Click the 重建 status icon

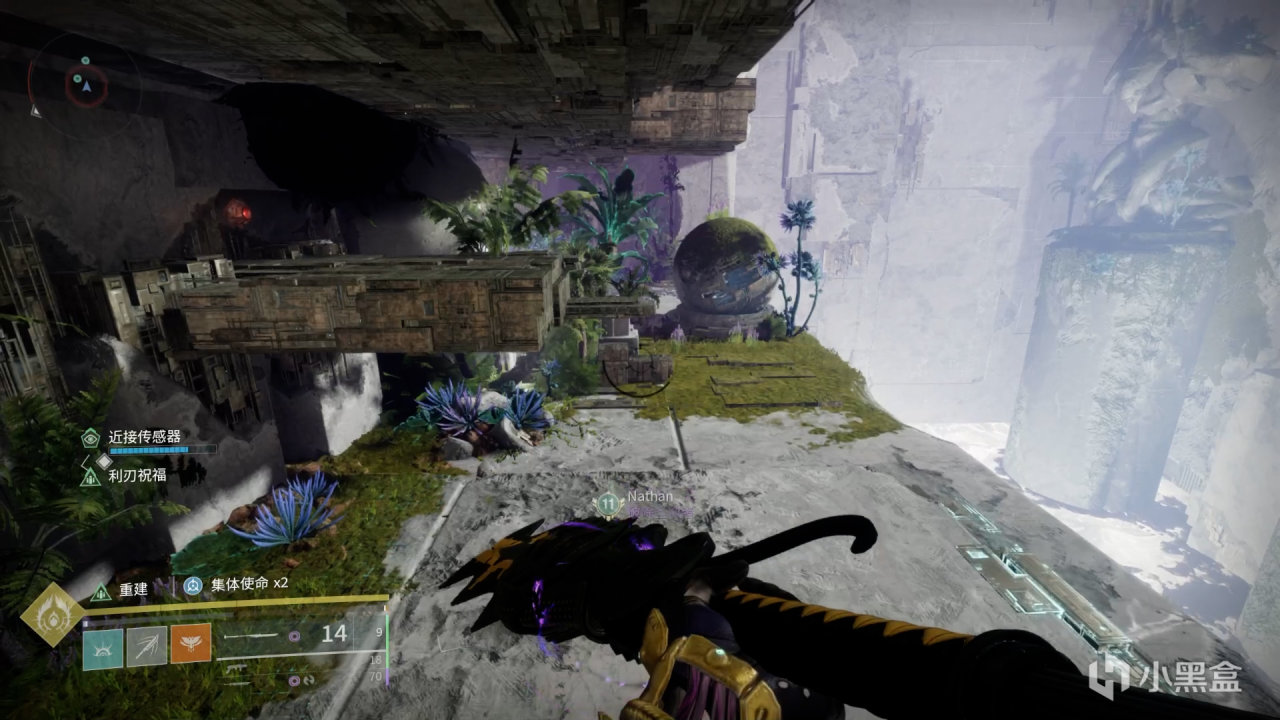[100, 591]
